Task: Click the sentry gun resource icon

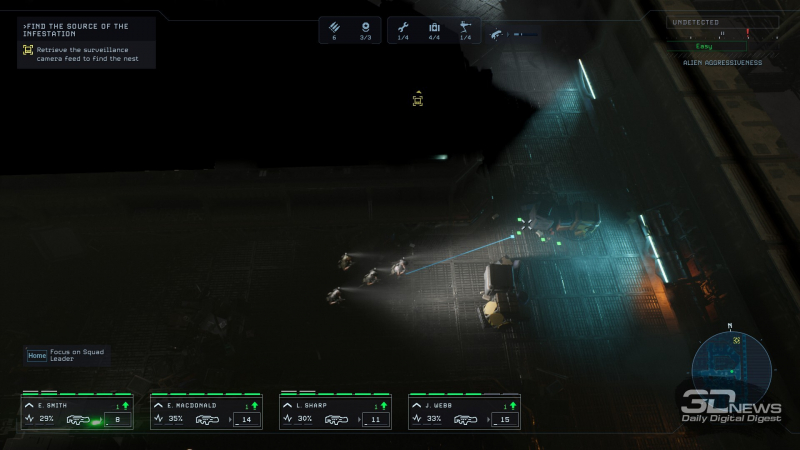Action: 465,27
